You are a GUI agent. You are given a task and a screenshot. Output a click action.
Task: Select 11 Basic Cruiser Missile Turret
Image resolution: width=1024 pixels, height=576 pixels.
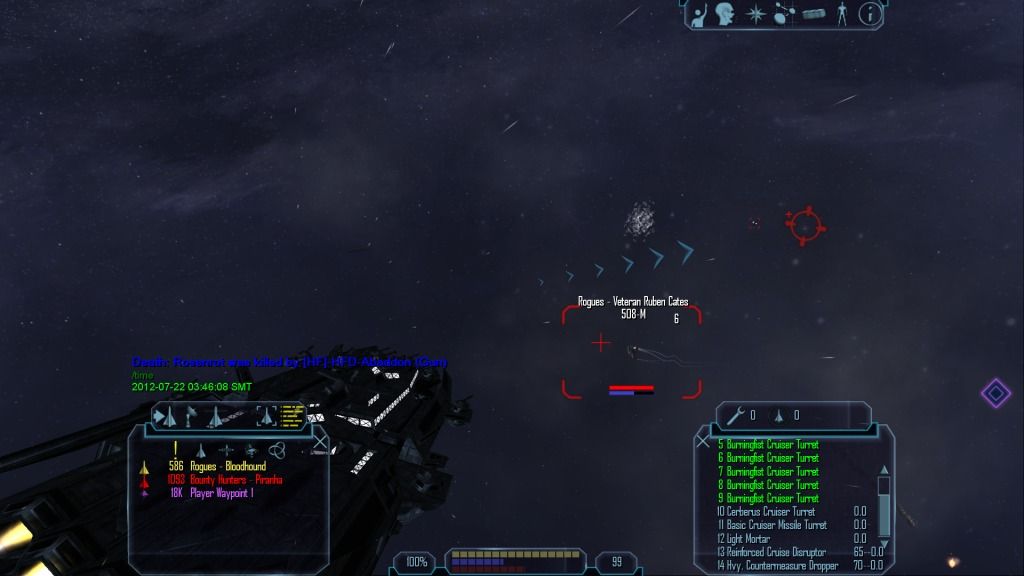772,525
